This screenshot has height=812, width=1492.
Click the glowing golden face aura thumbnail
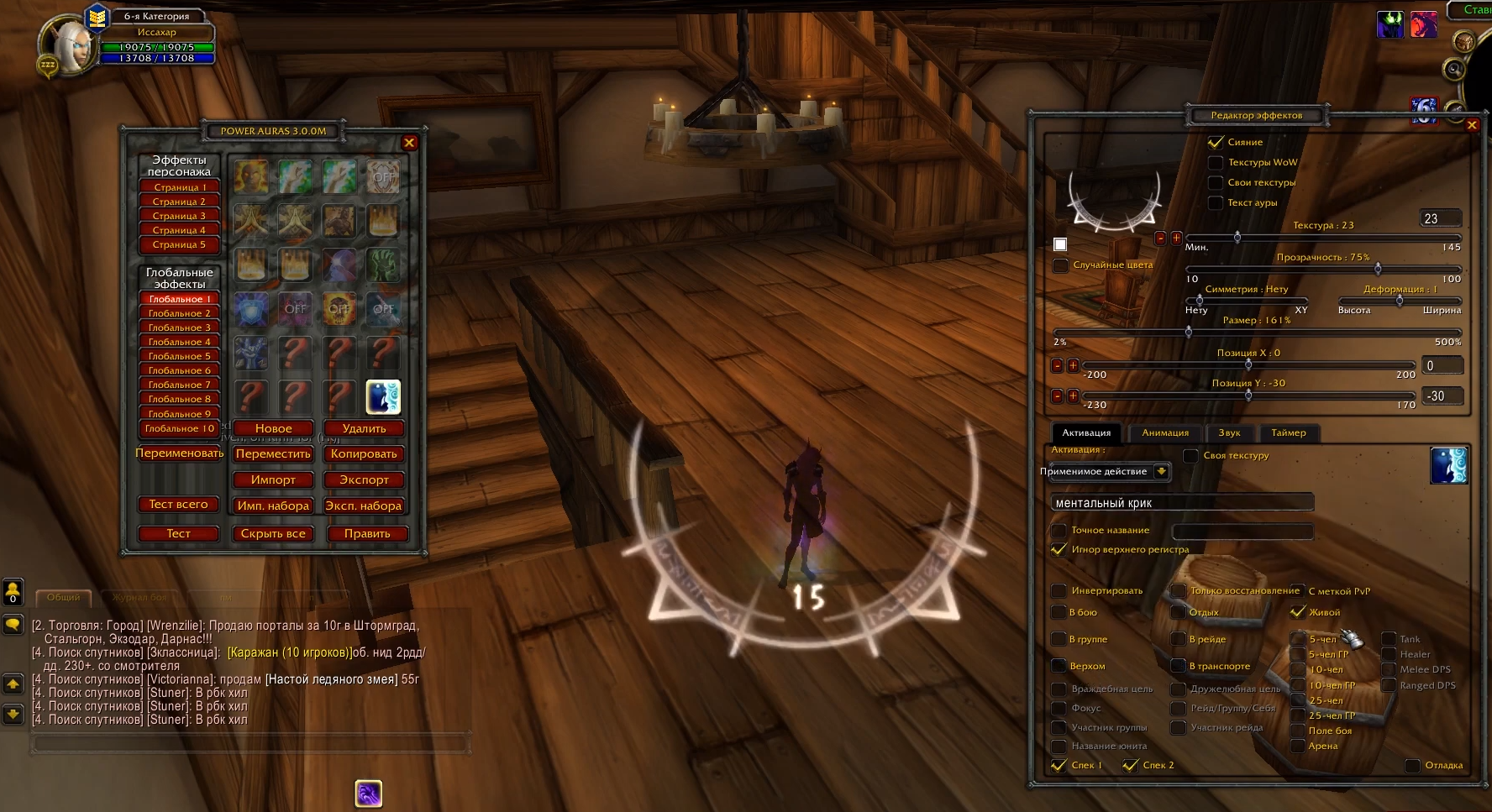pyautogui.click(x=250, y=176)
